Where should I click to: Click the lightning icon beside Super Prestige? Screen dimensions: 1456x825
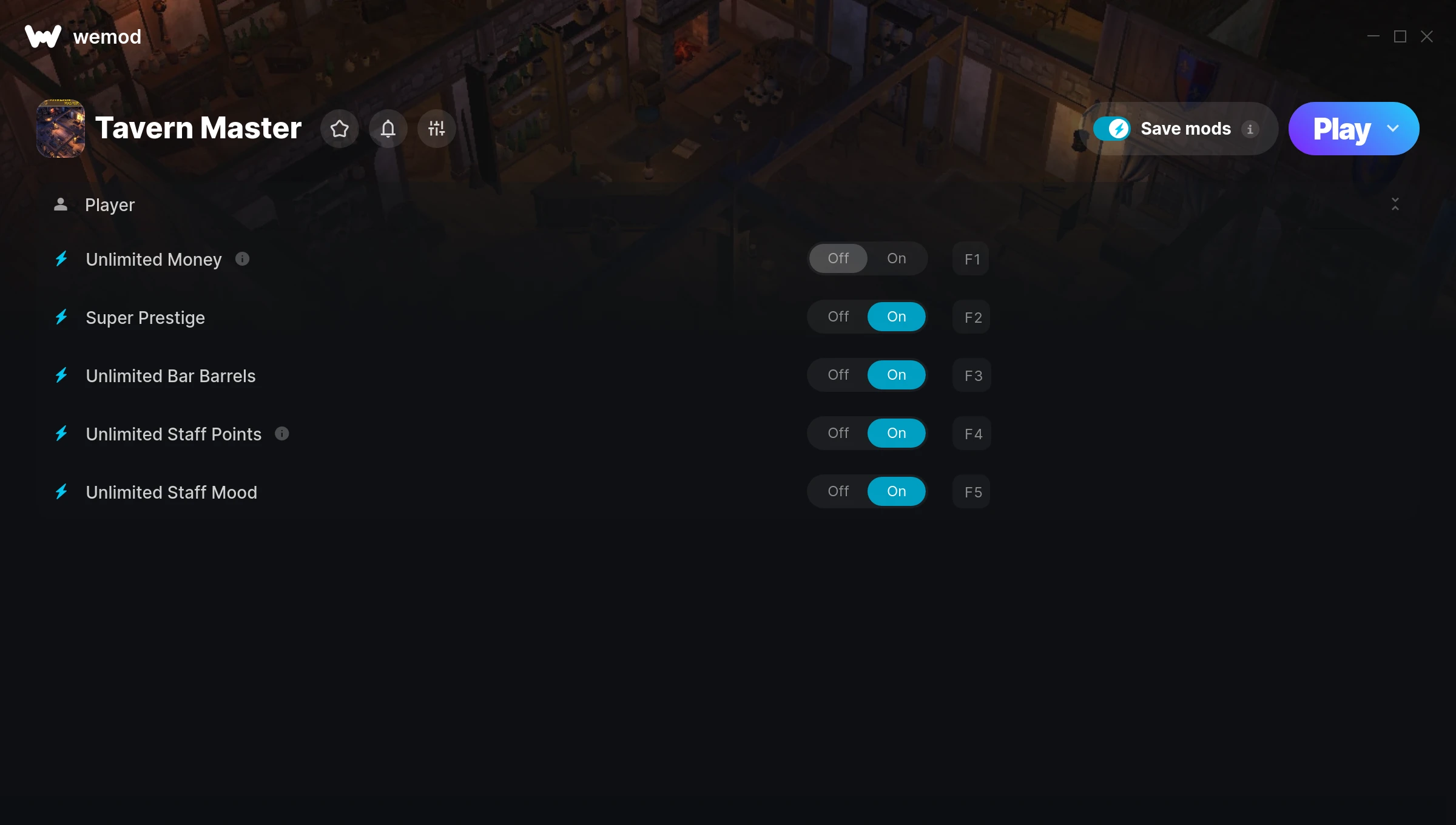61,317
